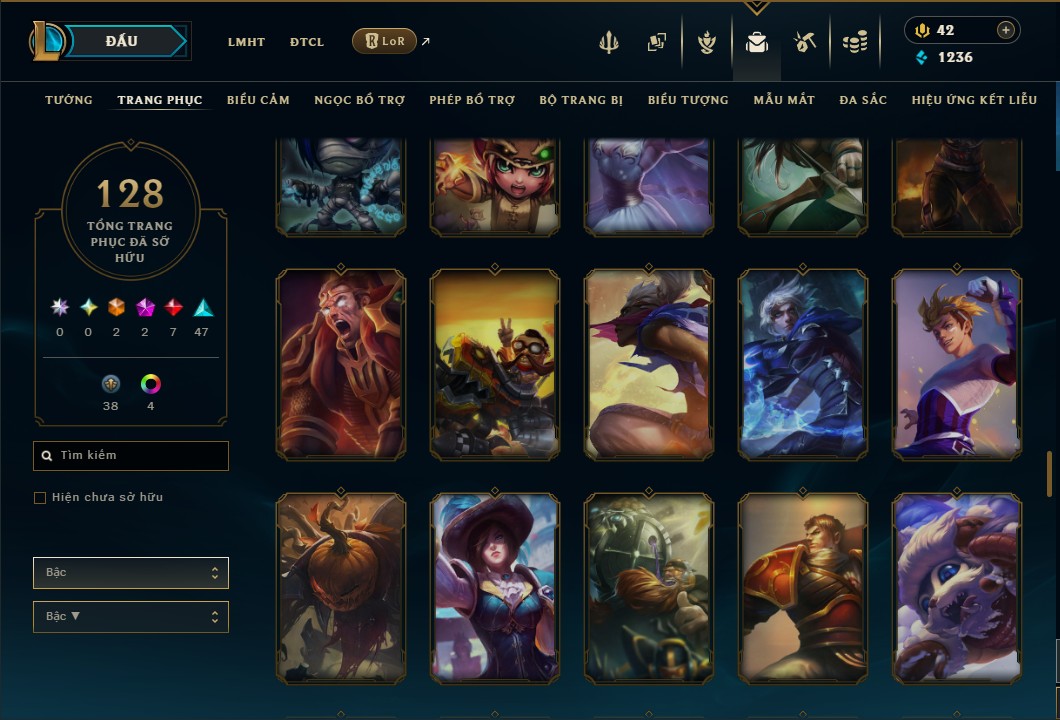
Task: Click the Tìm kiếm search field
Action: coord(131,456)
